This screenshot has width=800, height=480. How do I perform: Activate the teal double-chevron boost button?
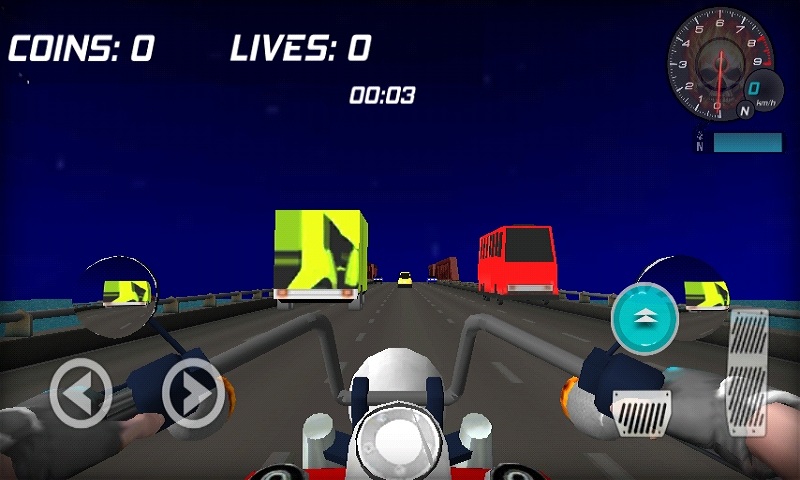click(645, 317)
